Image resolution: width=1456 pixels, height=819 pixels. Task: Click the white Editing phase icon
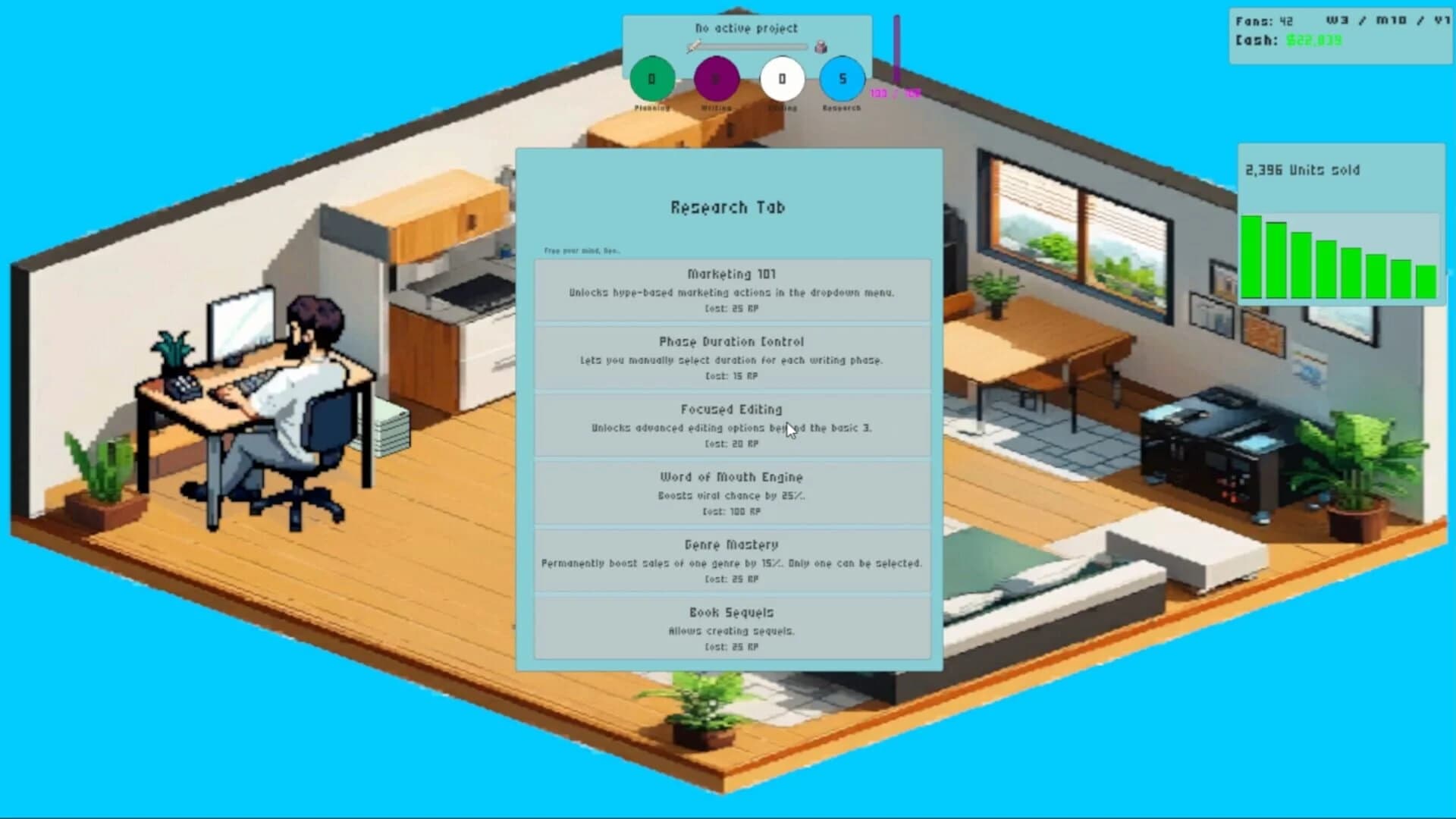tap(781, 77)
